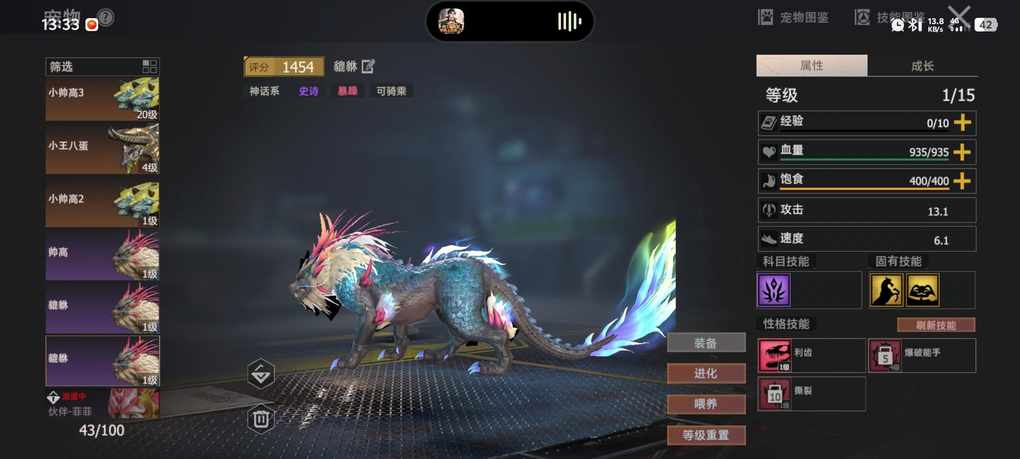Screen dimensions: 1020x459
Task: Open the 宠物图鉴 pet encyclopedia
Action: point(793,17)
